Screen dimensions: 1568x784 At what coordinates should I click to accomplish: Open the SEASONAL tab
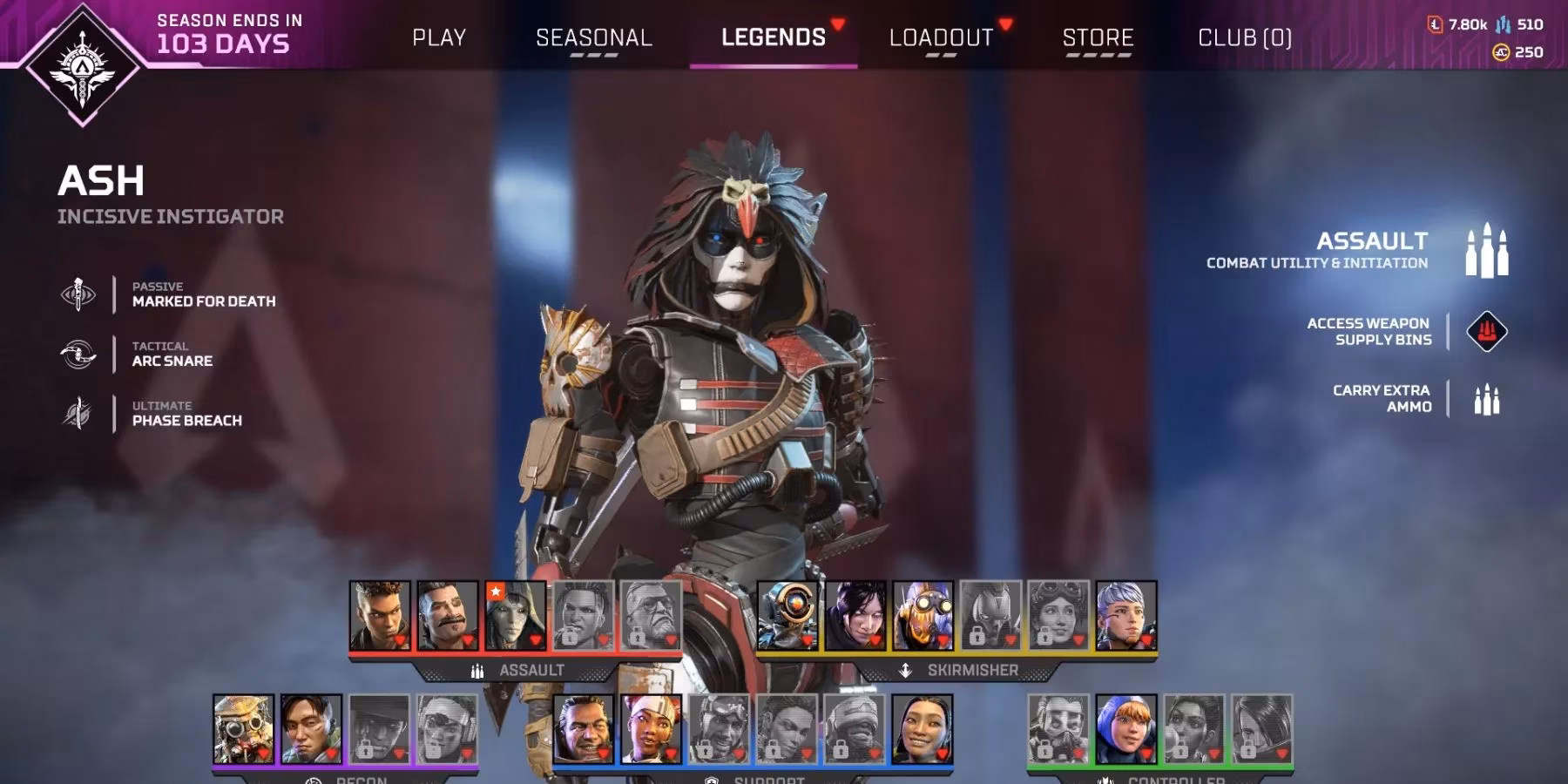(593, 37)
